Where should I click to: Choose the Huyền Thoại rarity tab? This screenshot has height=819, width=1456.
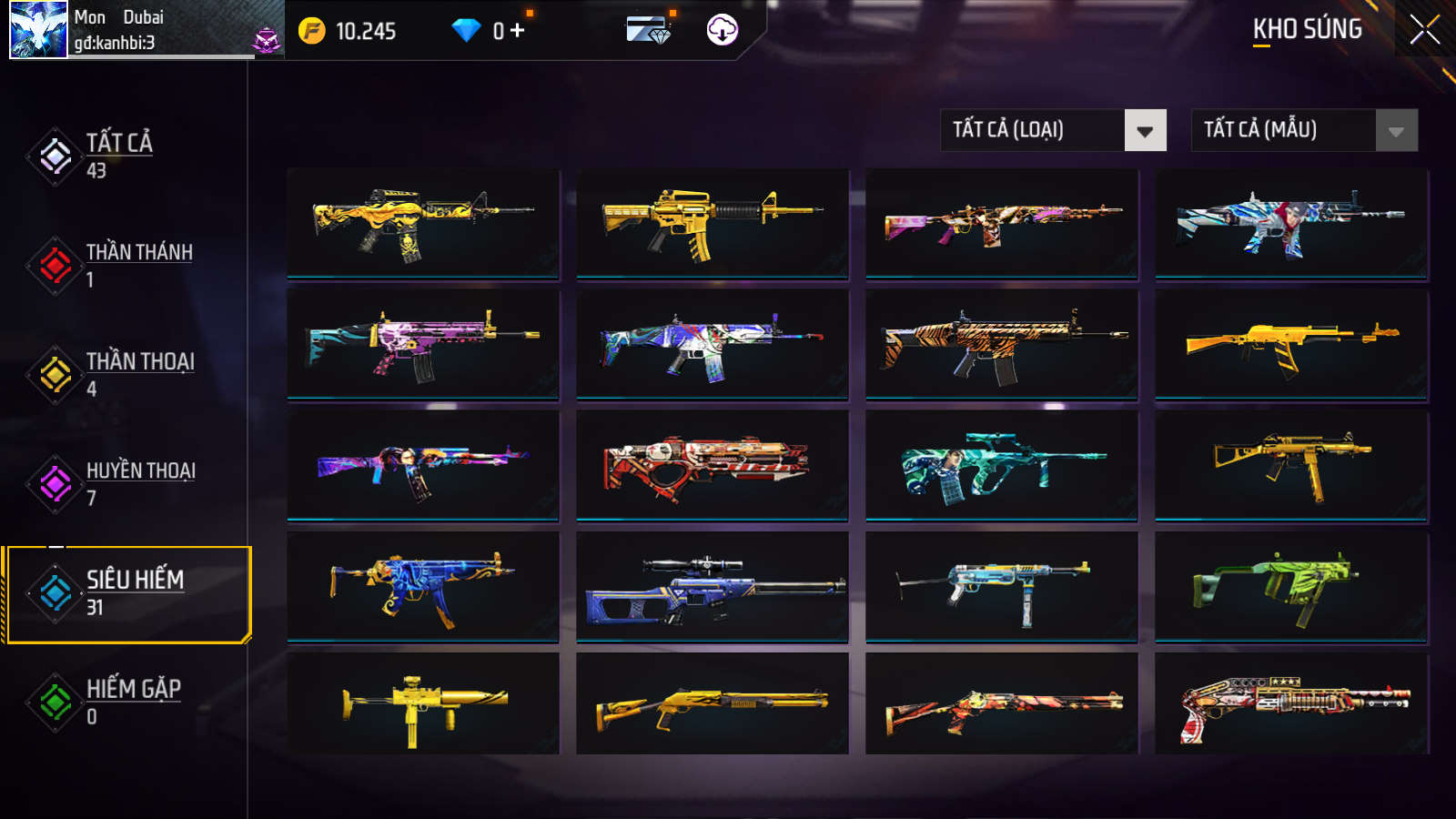coord(139,482)
